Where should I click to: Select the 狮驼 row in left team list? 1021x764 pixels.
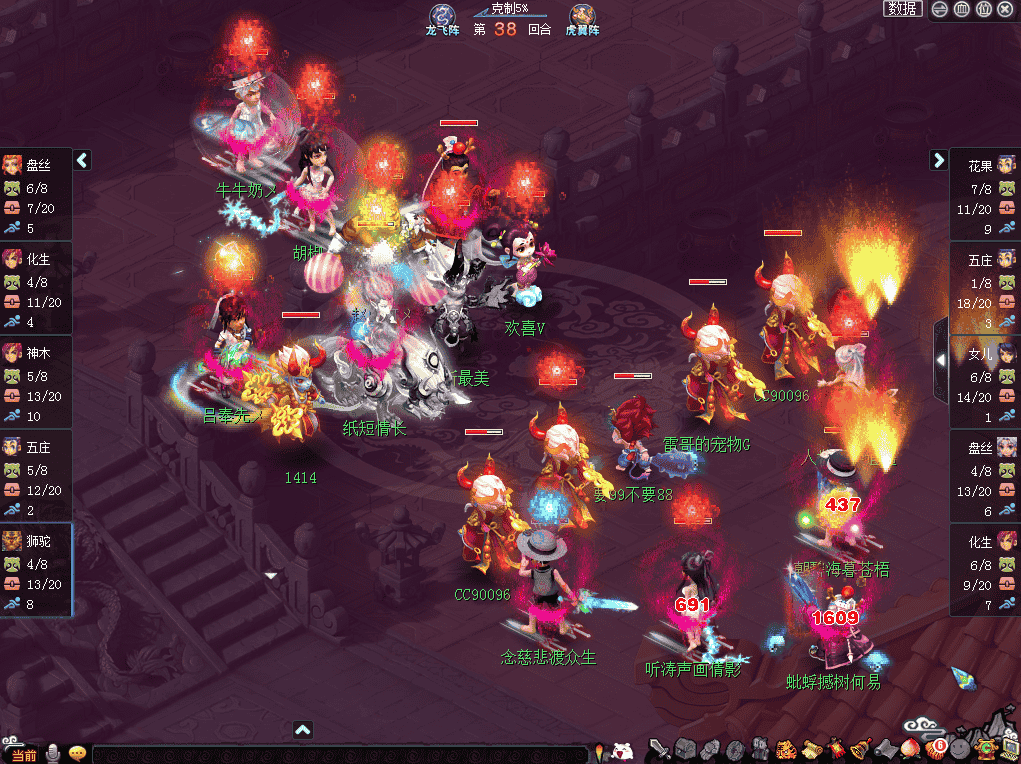[36, 569]
